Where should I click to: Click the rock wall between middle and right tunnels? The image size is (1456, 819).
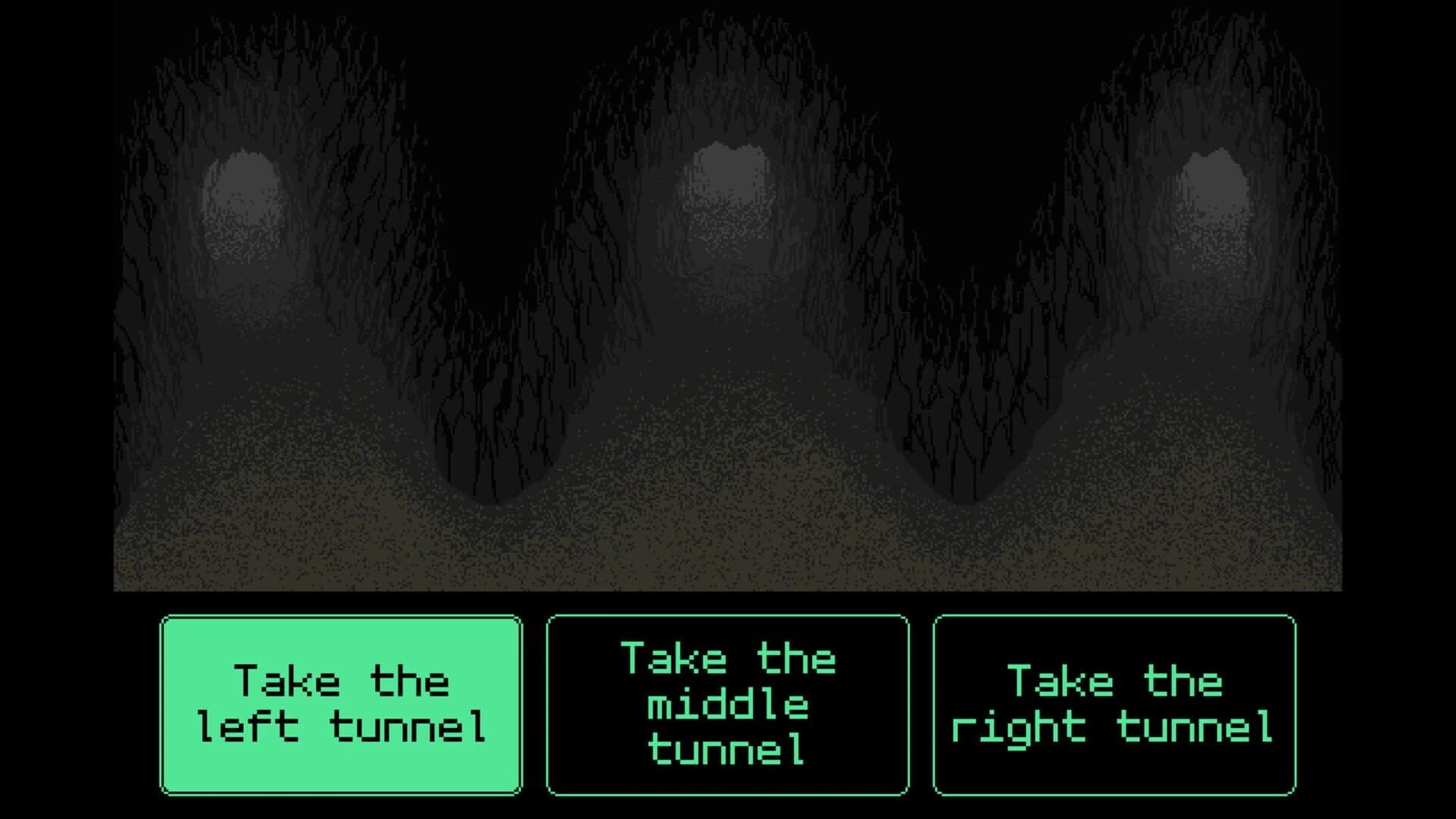pos(963,364)
